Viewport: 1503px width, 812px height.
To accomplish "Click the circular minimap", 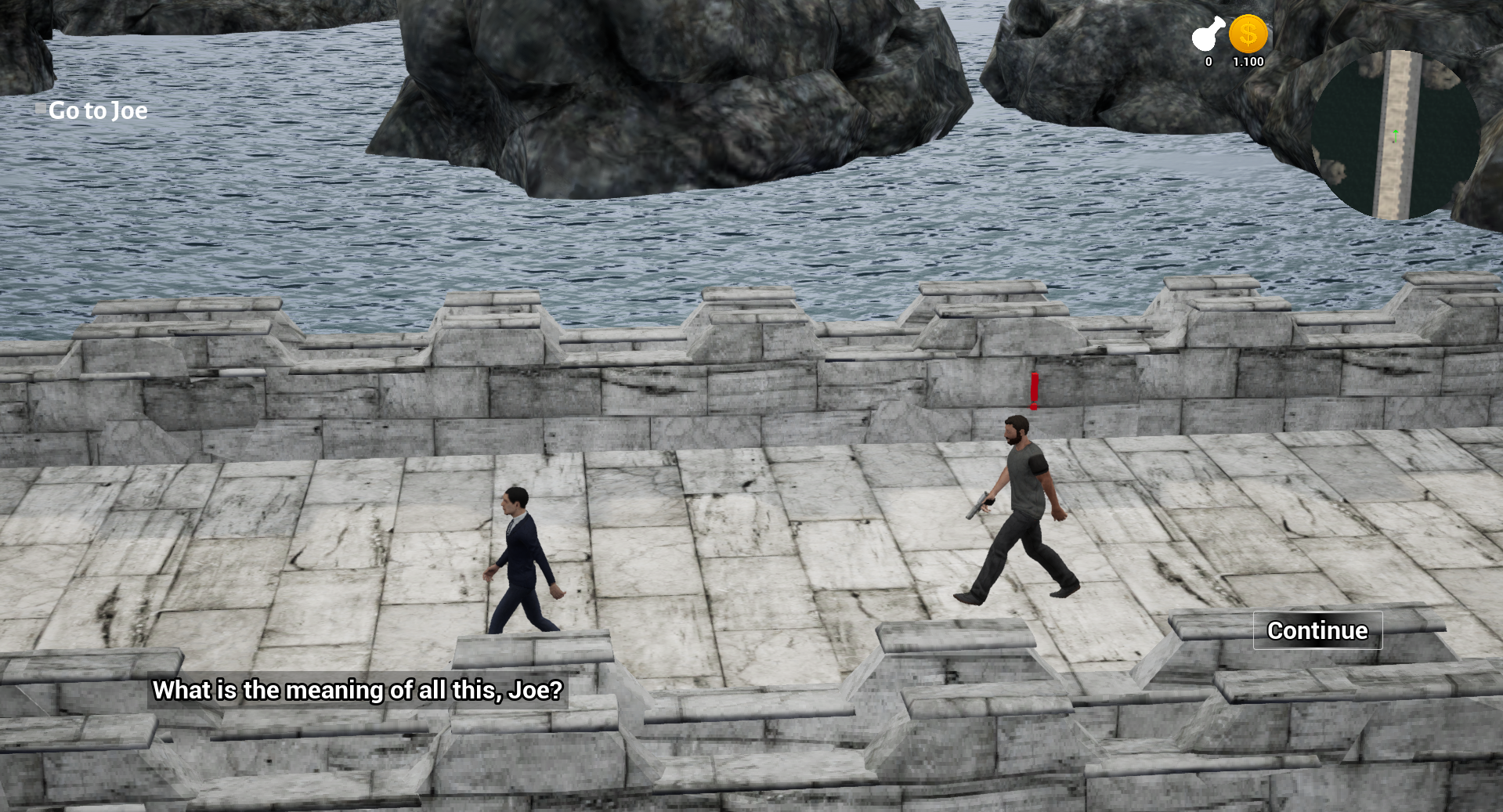I will pyautogui.click(x=1396, y=135).
